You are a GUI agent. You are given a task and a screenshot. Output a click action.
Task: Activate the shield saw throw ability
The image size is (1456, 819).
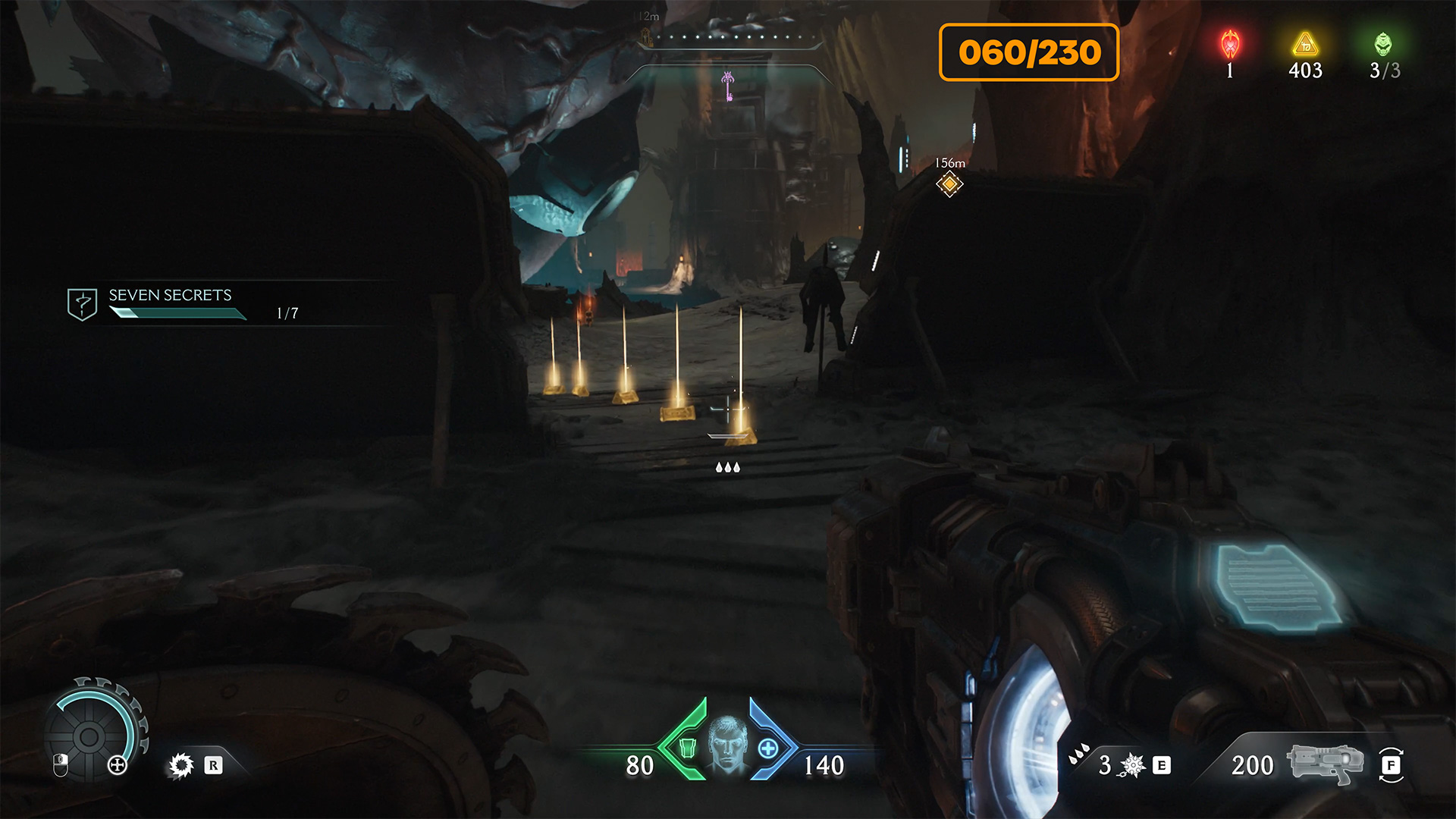pyautogui.click(x=181, y=765)
